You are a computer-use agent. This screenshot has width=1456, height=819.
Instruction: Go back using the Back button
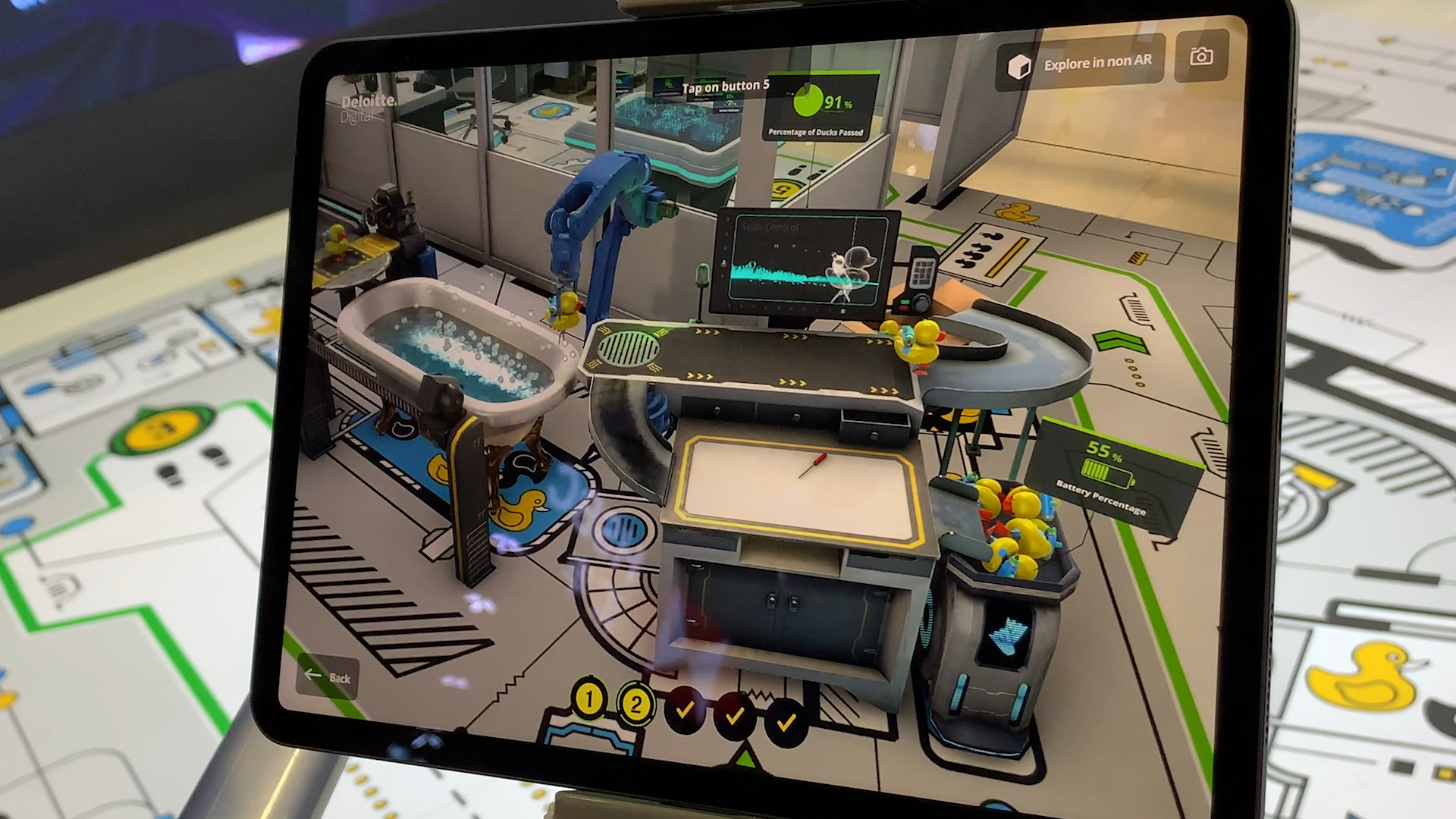[x=328, y=676]
